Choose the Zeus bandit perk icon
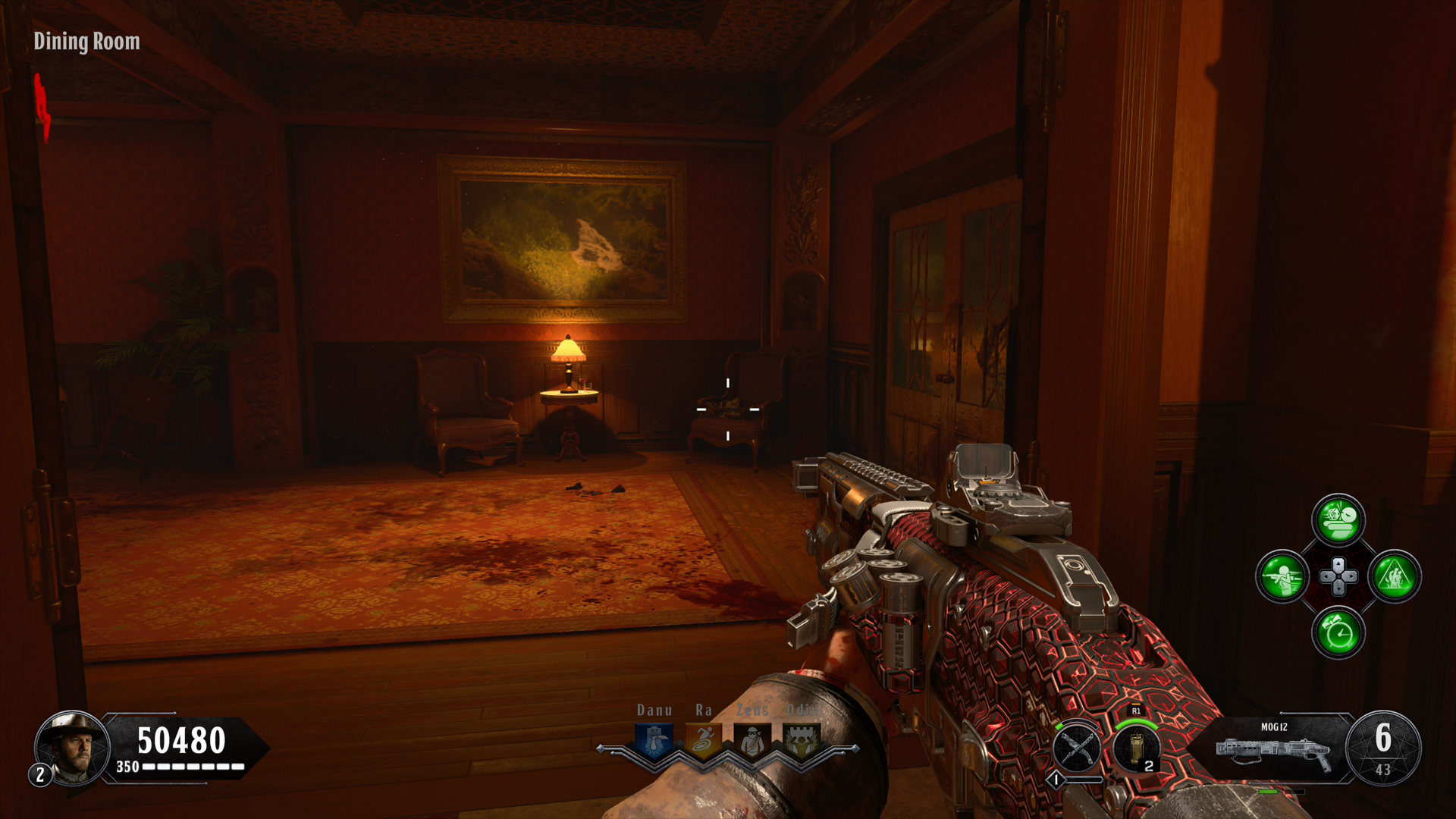Image resolution: width=1456 pixels, height=819 pixels. point(752,739)
